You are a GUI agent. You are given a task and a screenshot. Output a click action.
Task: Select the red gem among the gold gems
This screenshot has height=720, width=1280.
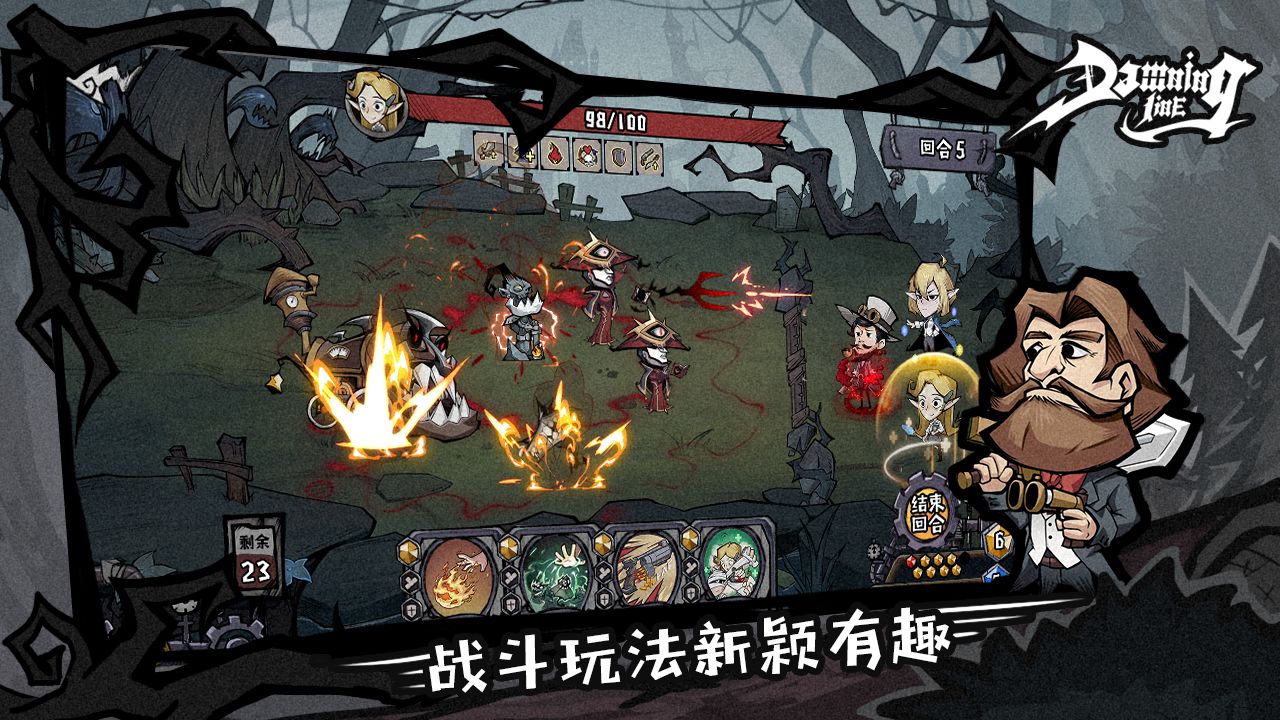911,561
